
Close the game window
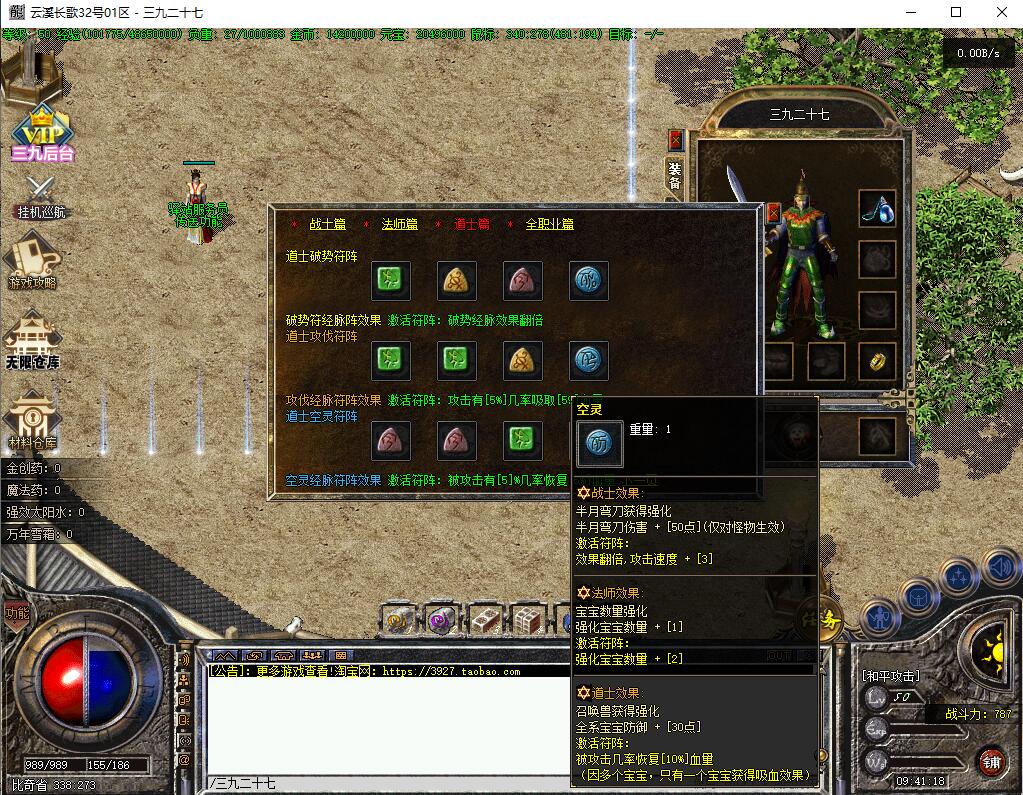[x=1000, y=12]
